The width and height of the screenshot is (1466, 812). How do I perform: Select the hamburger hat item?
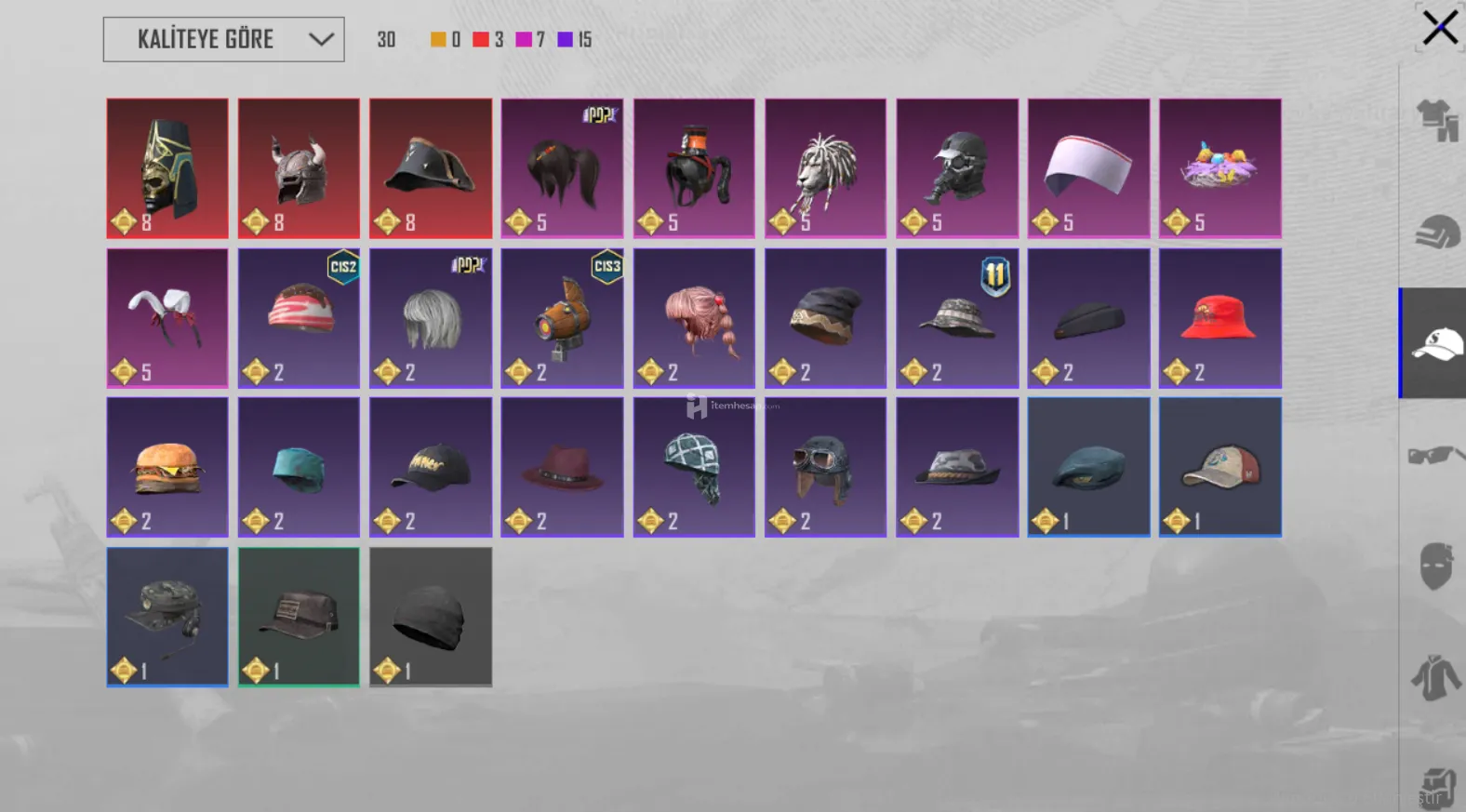coord(167,467)
